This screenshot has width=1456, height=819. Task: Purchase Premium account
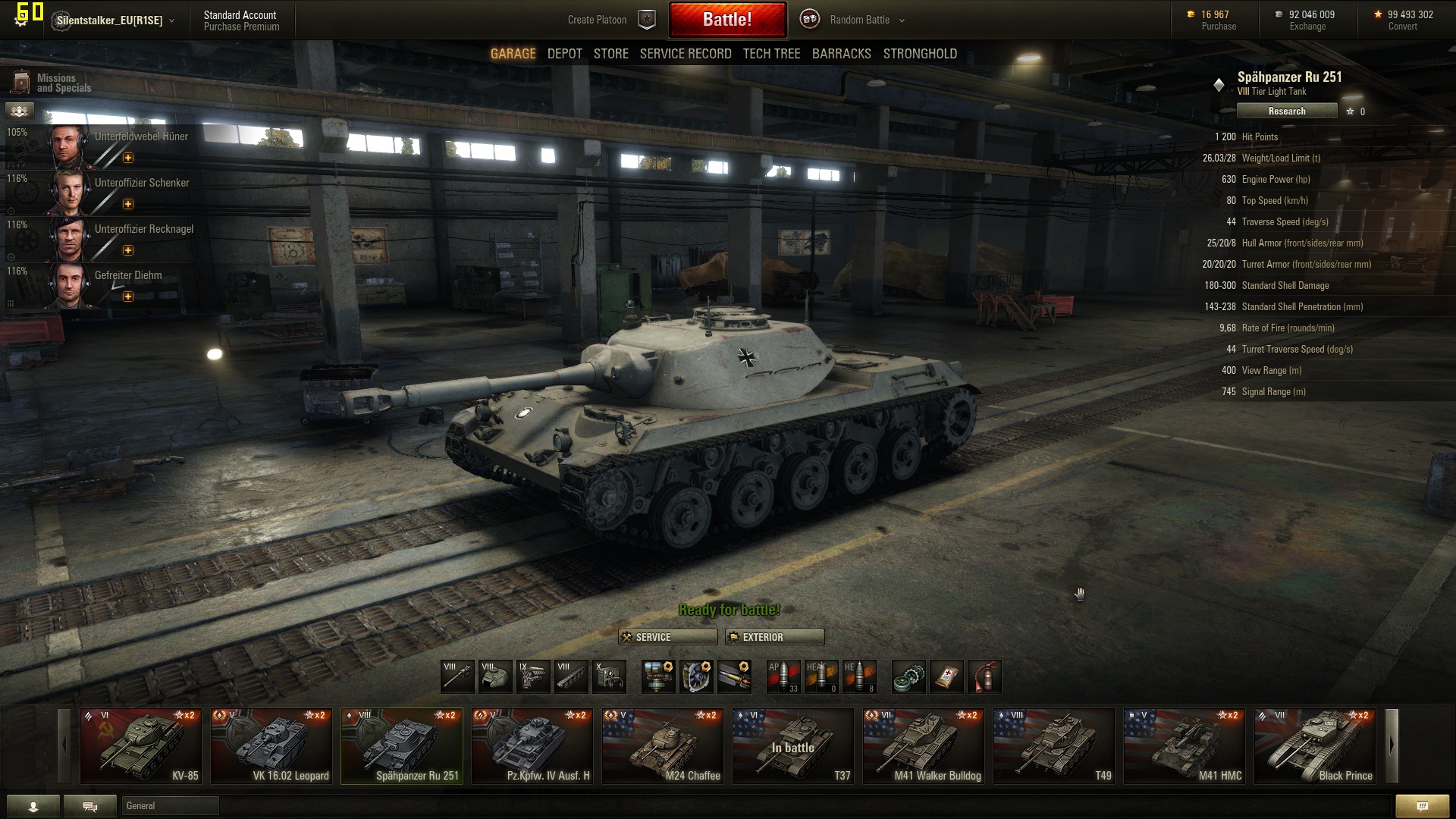coord(241,27)
